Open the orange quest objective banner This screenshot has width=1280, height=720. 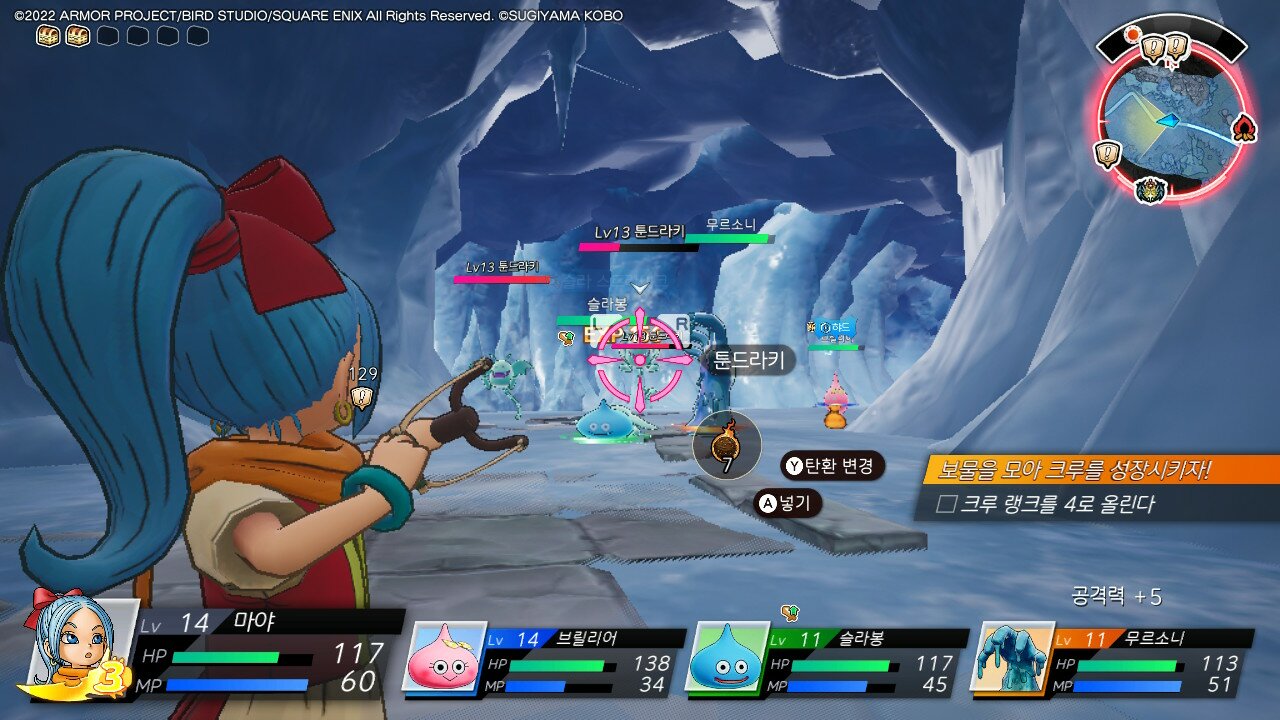1100,470
